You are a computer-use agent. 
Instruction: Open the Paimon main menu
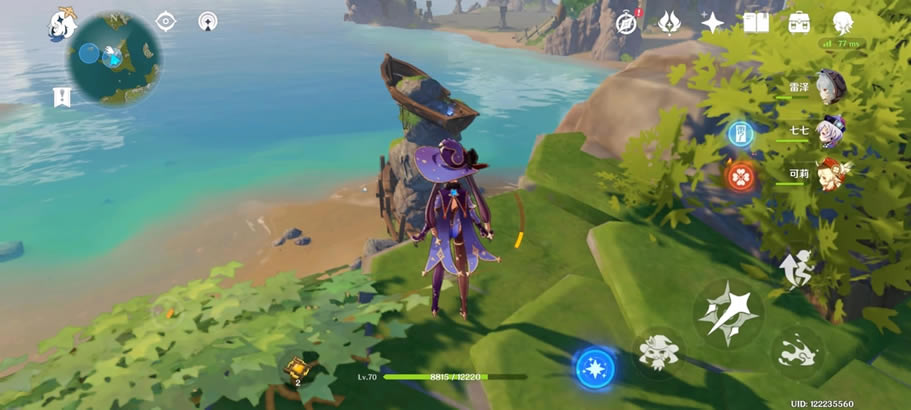[x=62, y=24]
